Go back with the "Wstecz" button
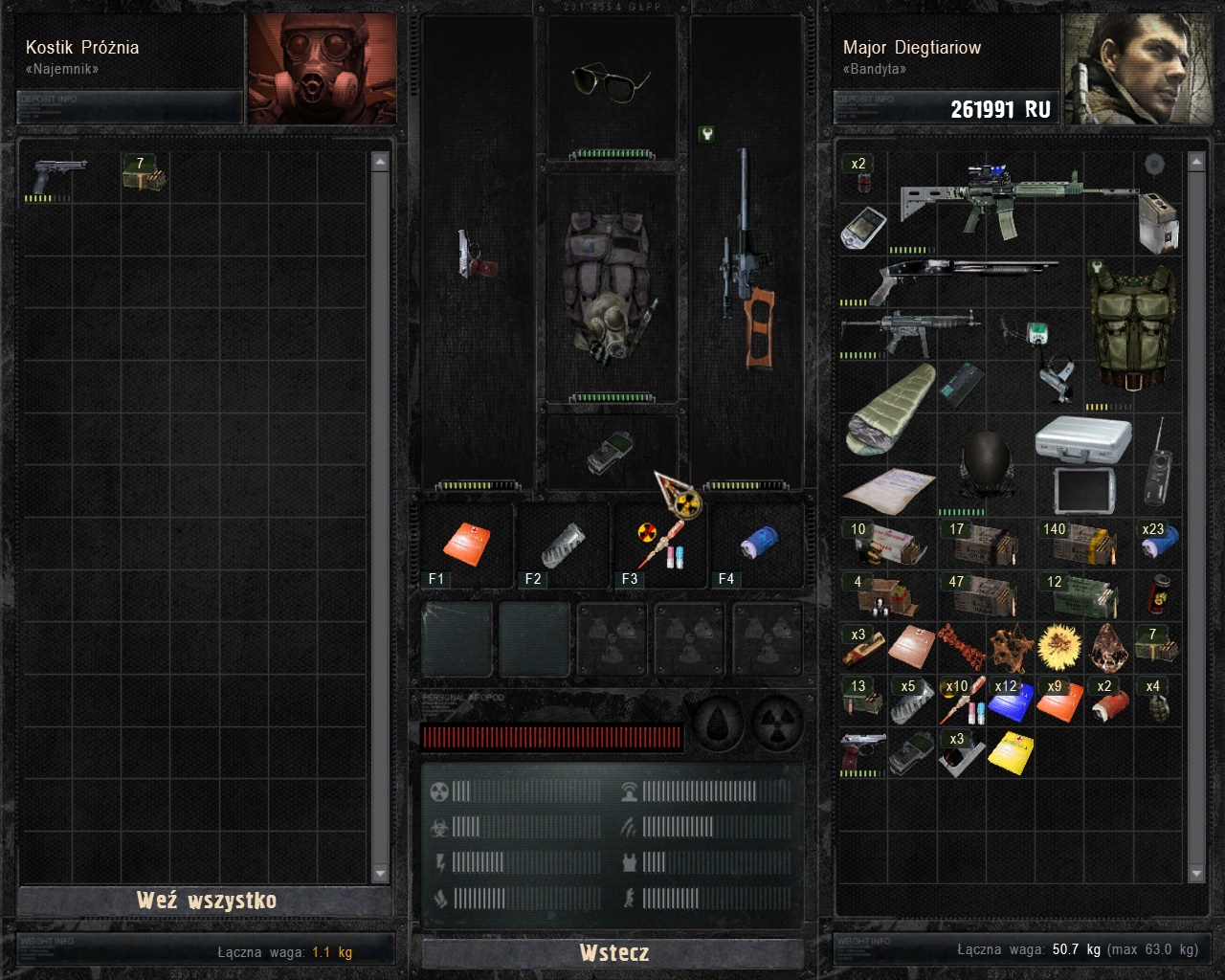 613,953
